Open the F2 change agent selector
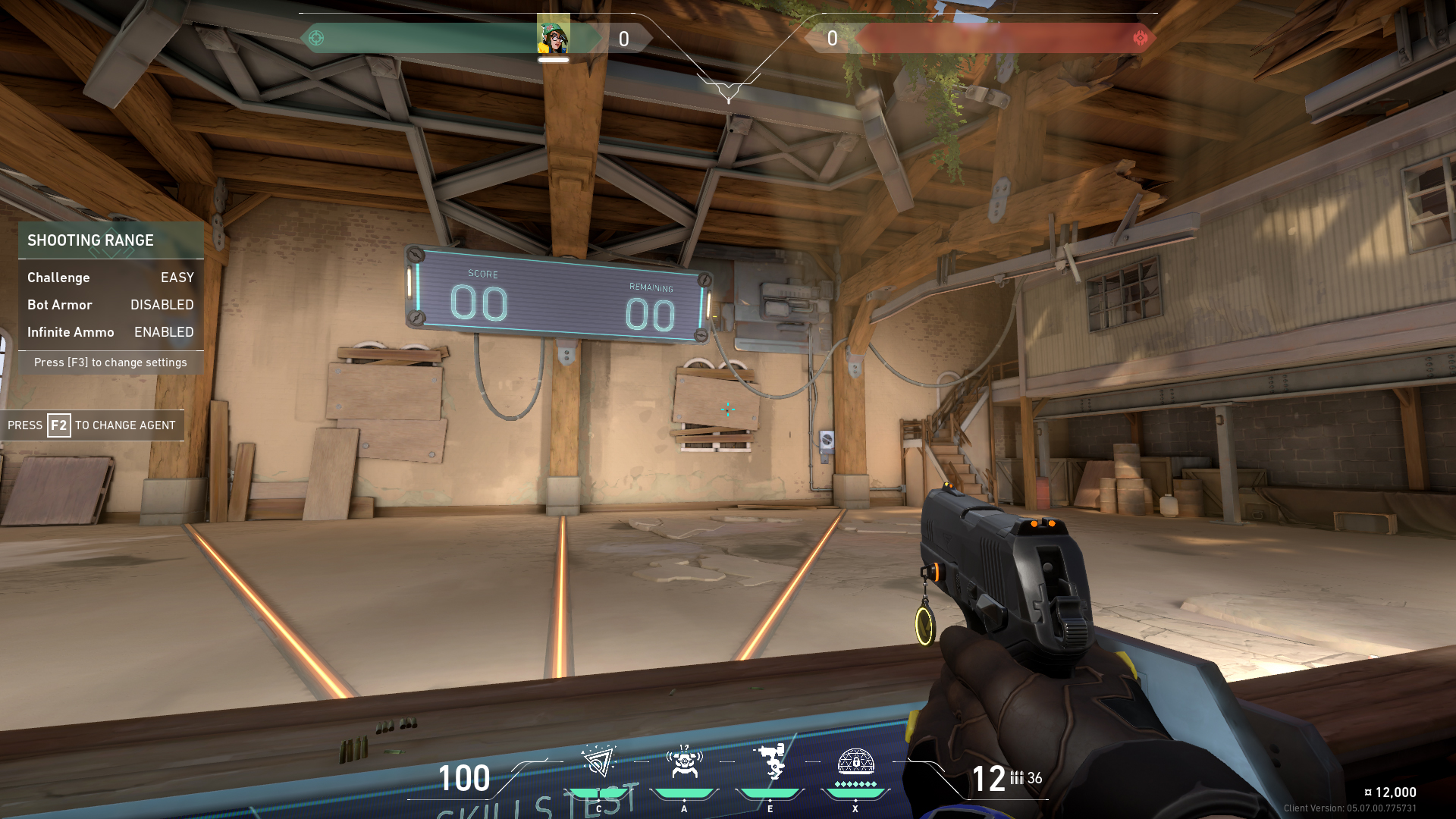The width and height of the screenshot is (1456, 819). pos(93,425)
